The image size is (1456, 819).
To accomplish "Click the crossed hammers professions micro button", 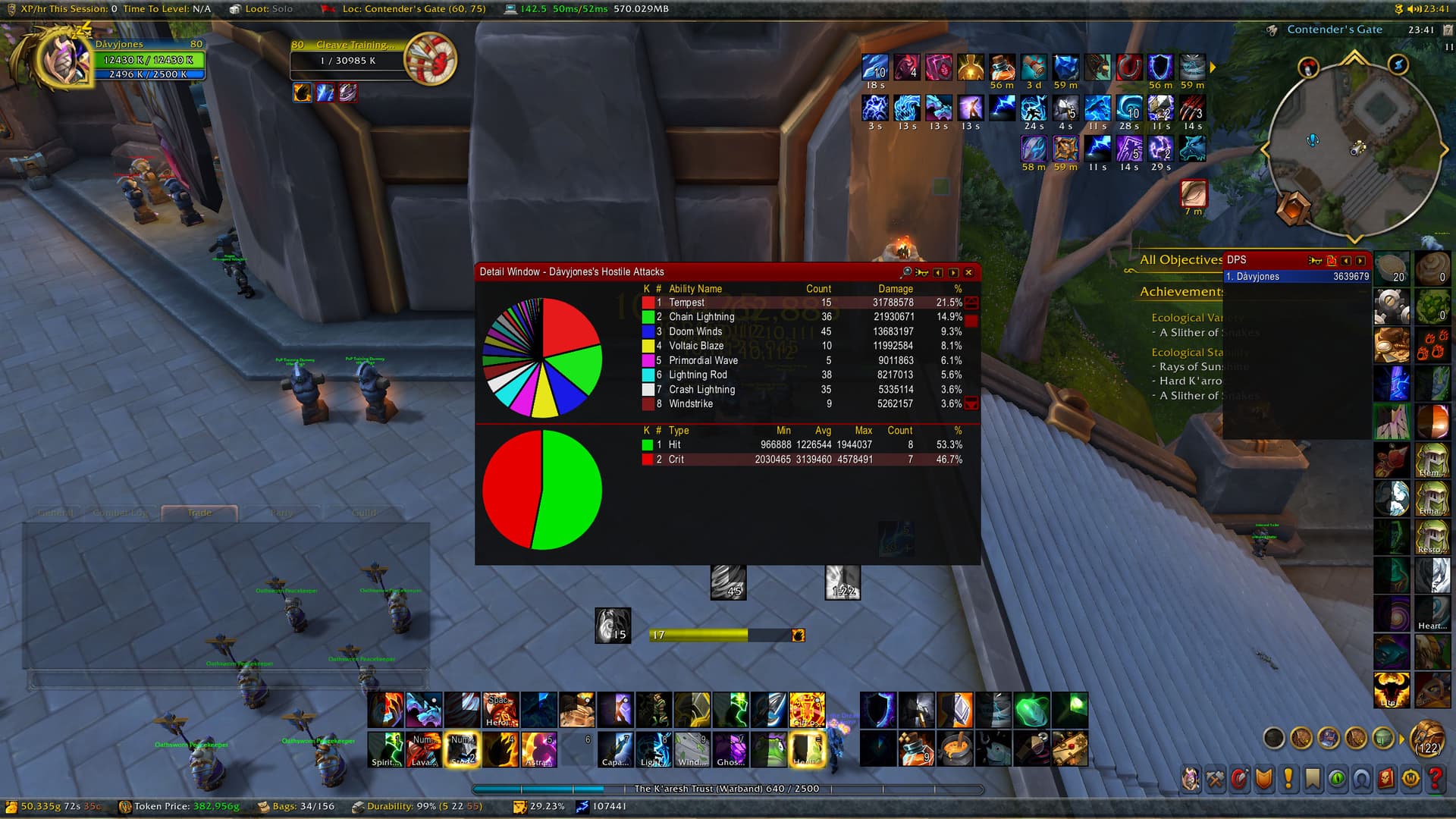I will point(1216,779).
